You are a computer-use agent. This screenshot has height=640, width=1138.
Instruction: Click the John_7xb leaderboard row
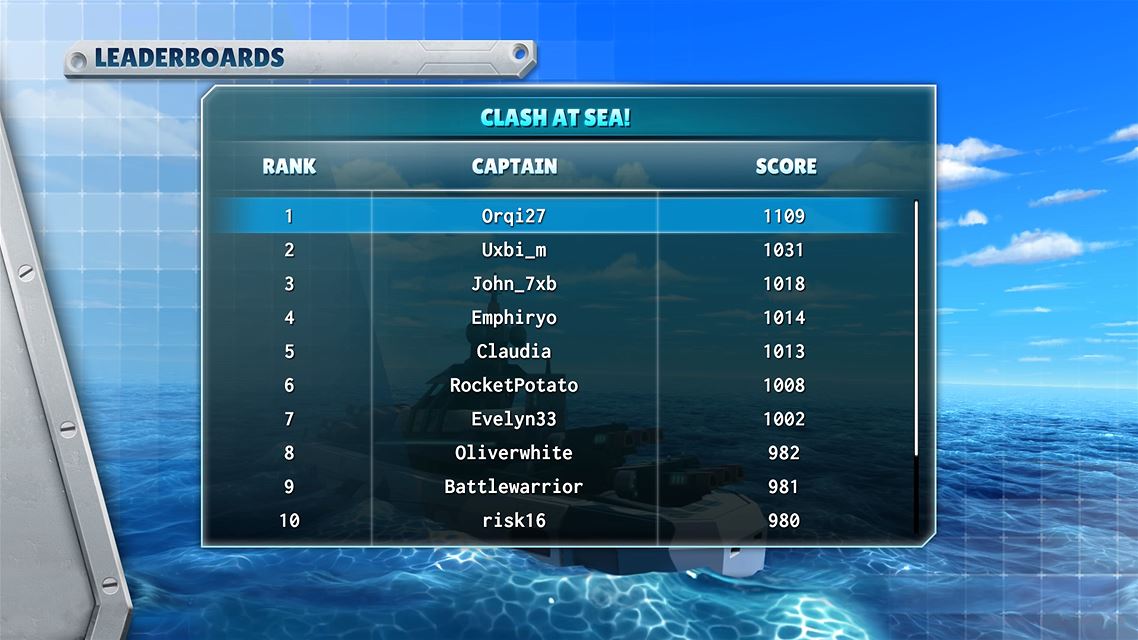point(514,284)
